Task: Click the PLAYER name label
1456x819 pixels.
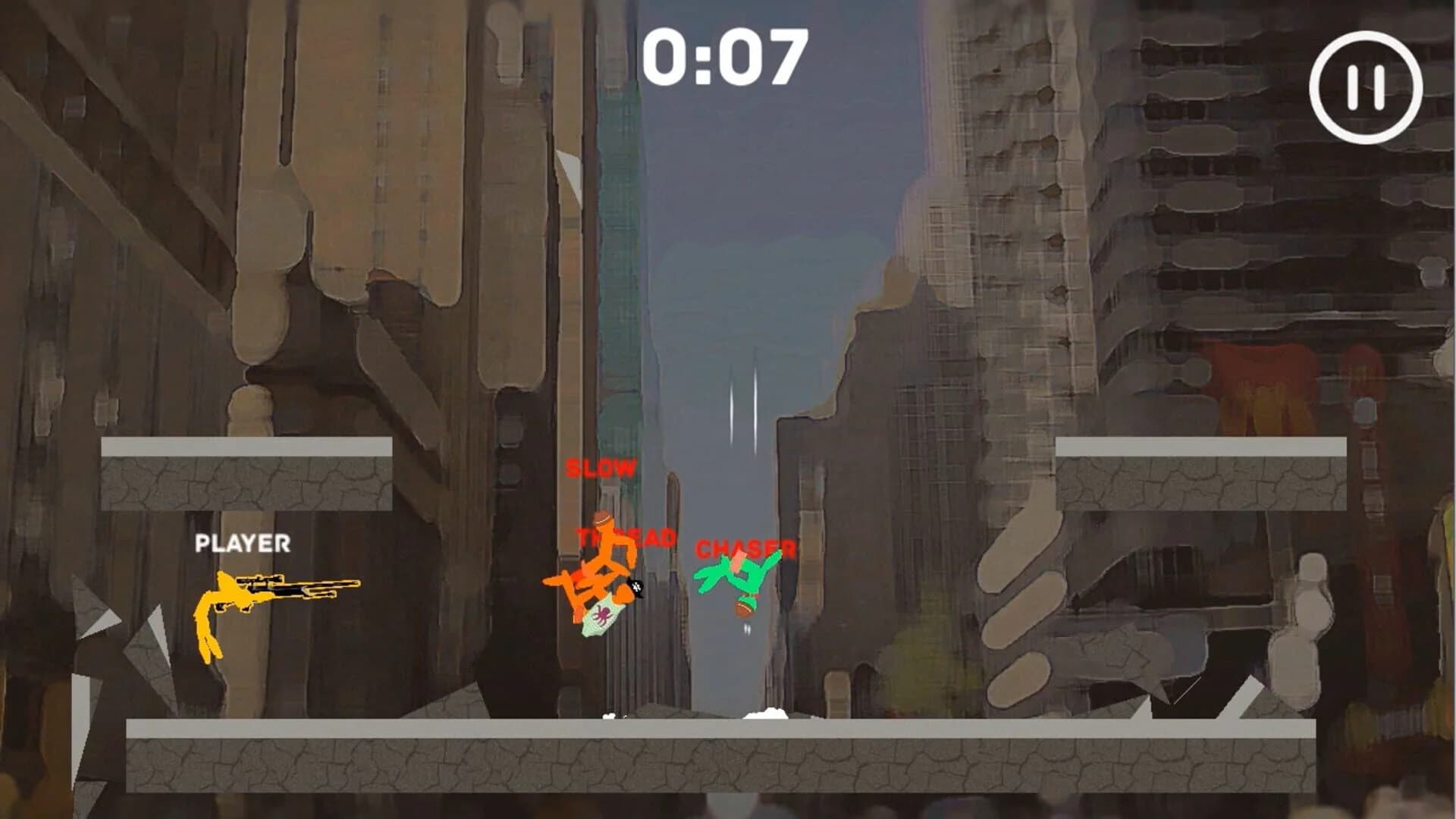Action: point(243,542)
